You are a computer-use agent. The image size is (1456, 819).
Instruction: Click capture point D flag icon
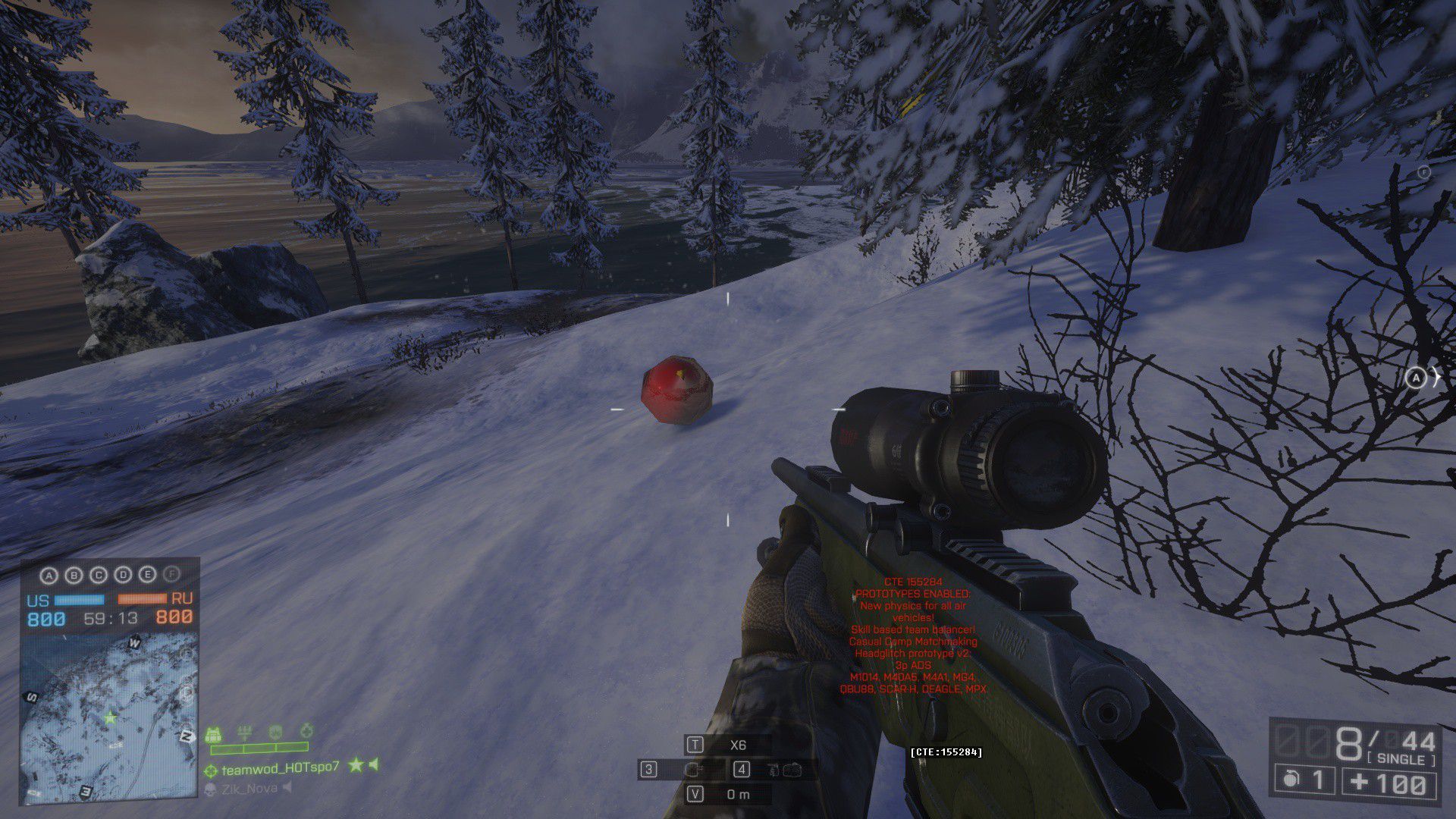(123, 576)
